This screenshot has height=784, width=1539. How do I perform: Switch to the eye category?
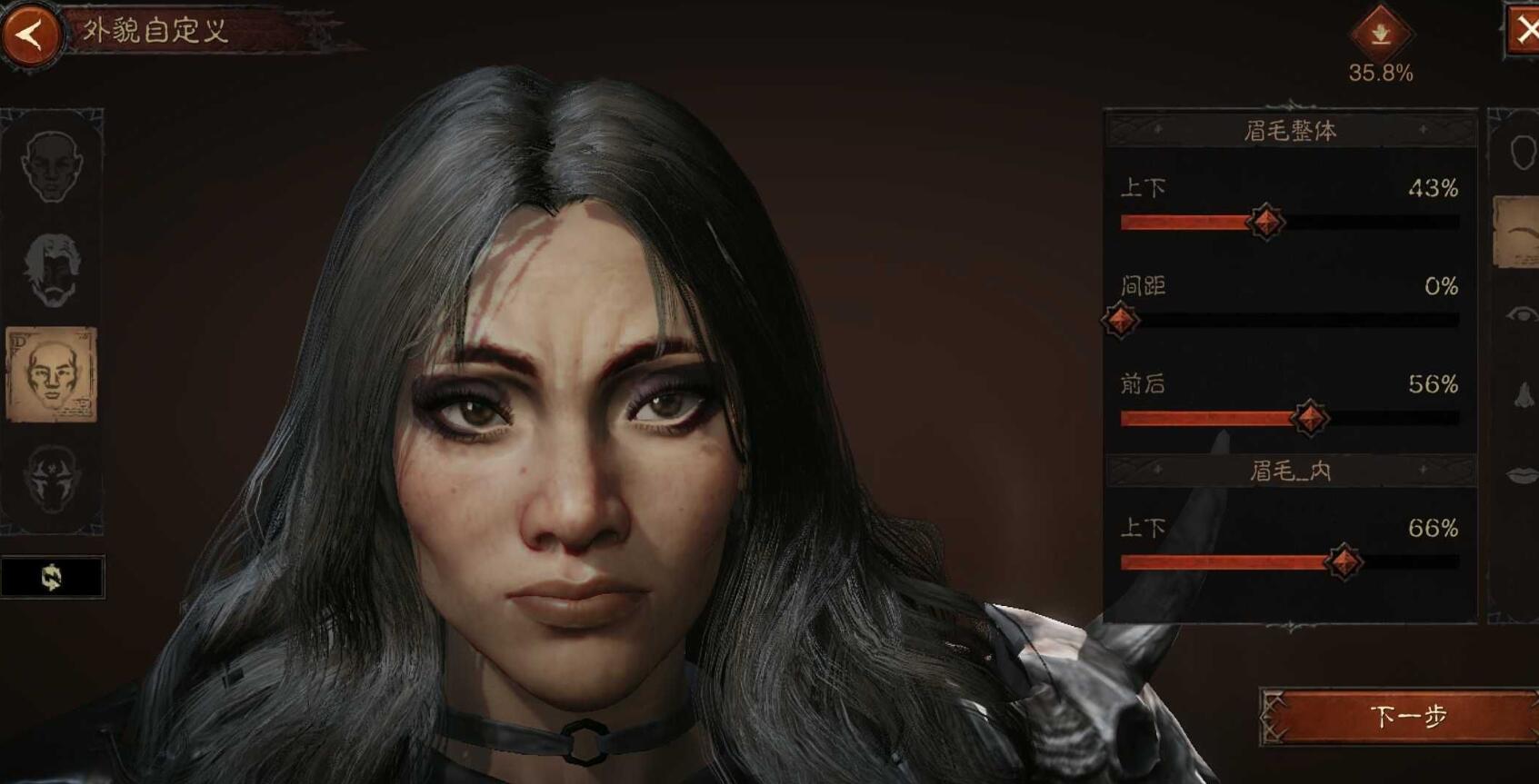coord(1522,314)
